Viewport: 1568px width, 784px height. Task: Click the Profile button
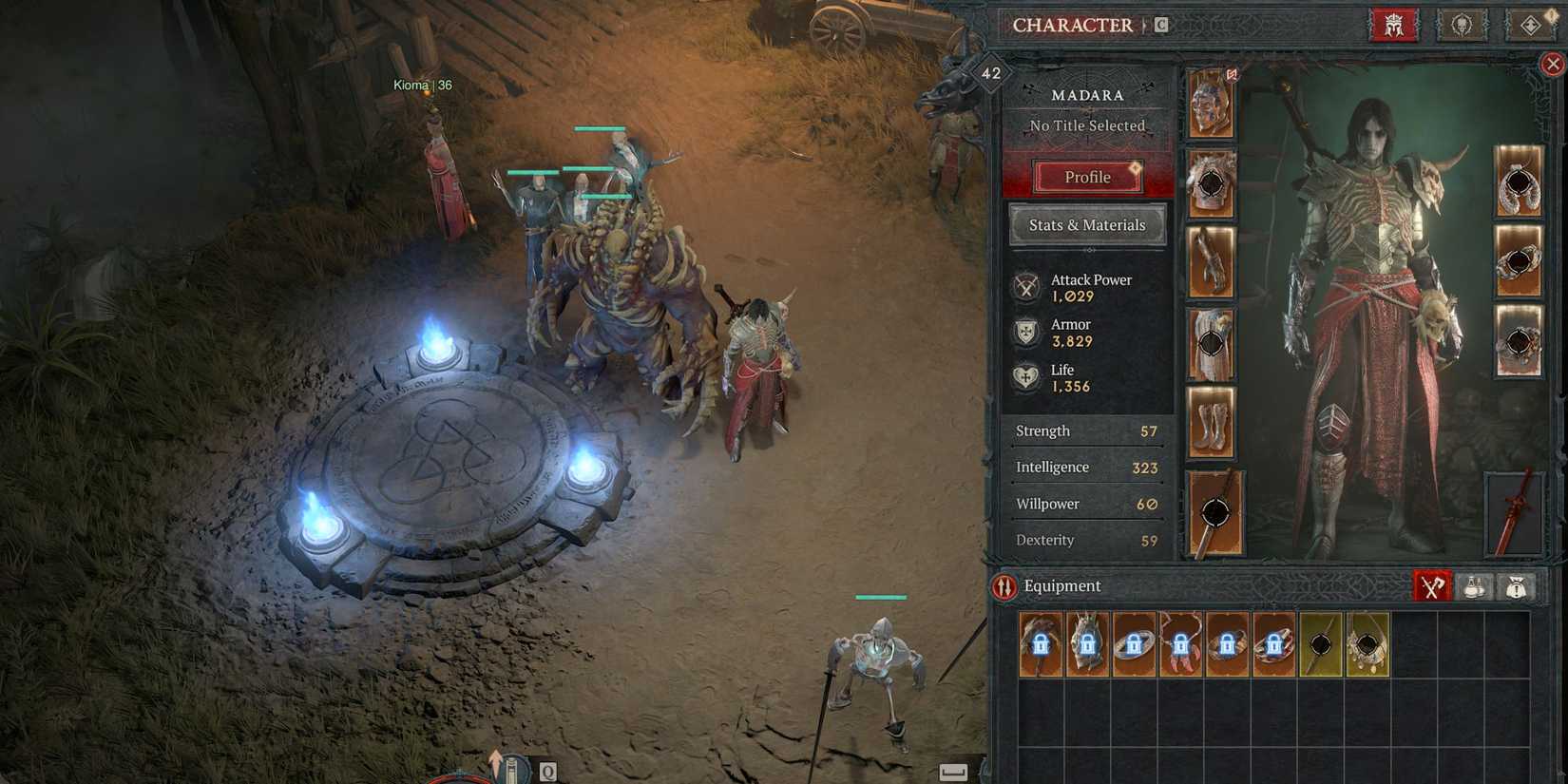1086,177
